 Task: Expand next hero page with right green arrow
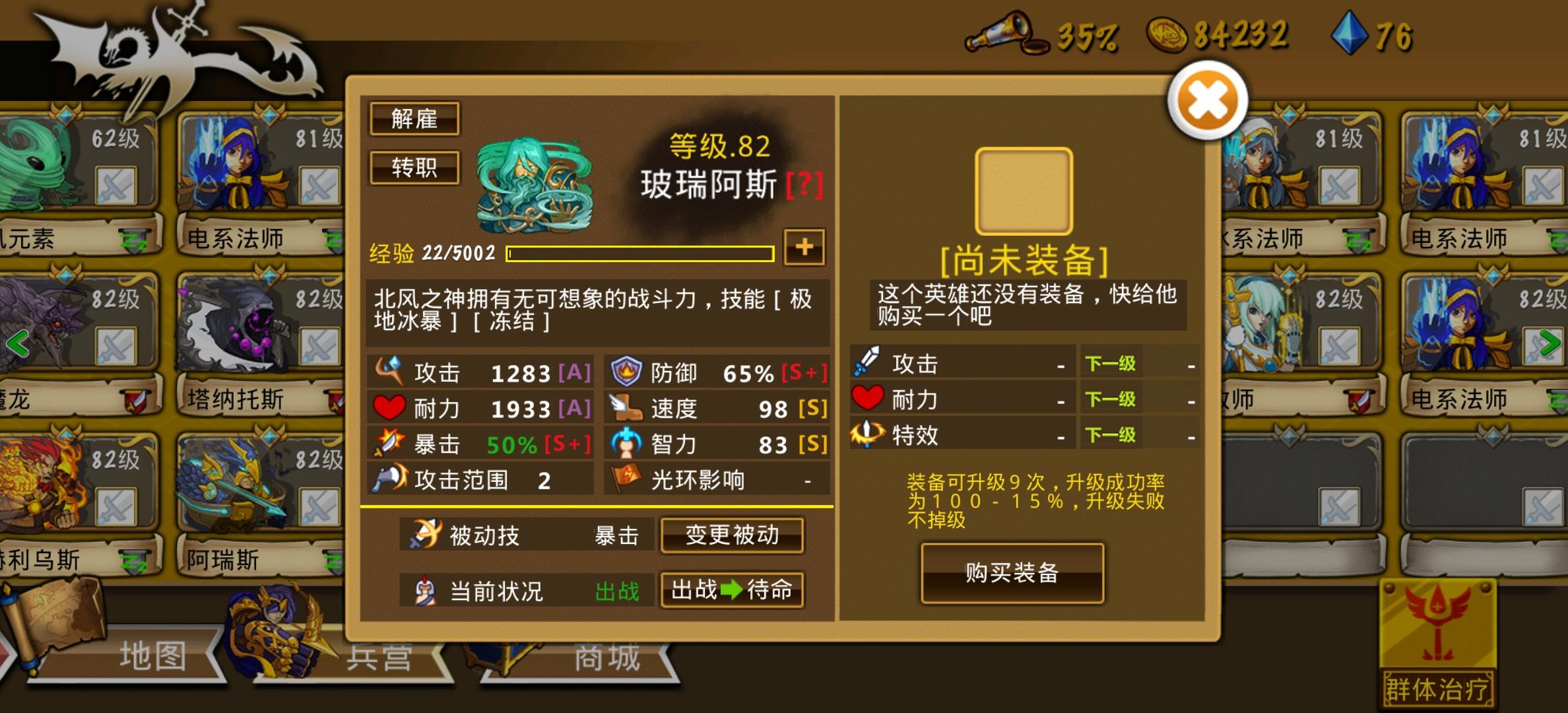pyautogui.click(x=1550, y=343)
